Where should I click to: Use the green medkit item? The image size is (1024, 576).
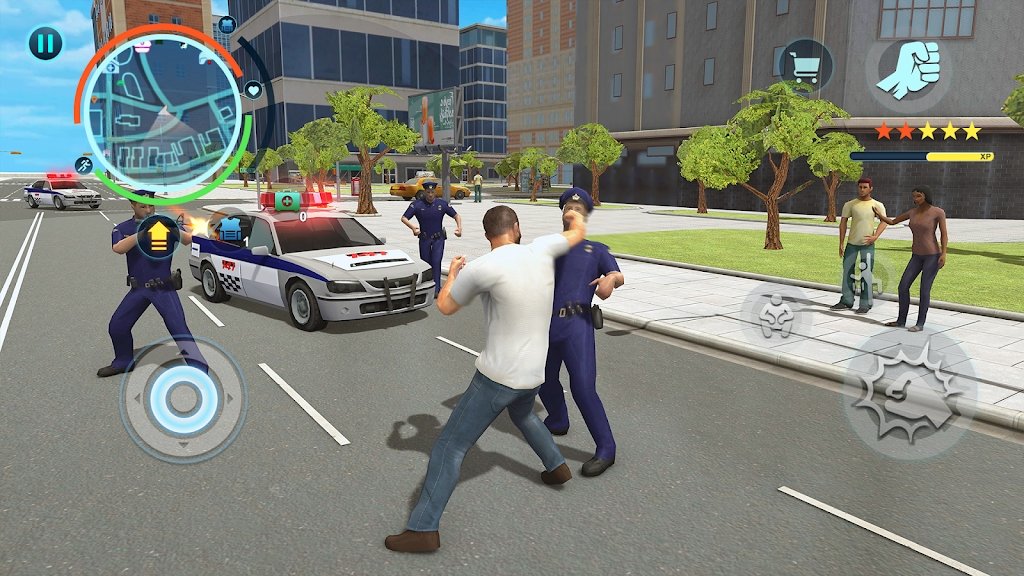coord(287,200)
